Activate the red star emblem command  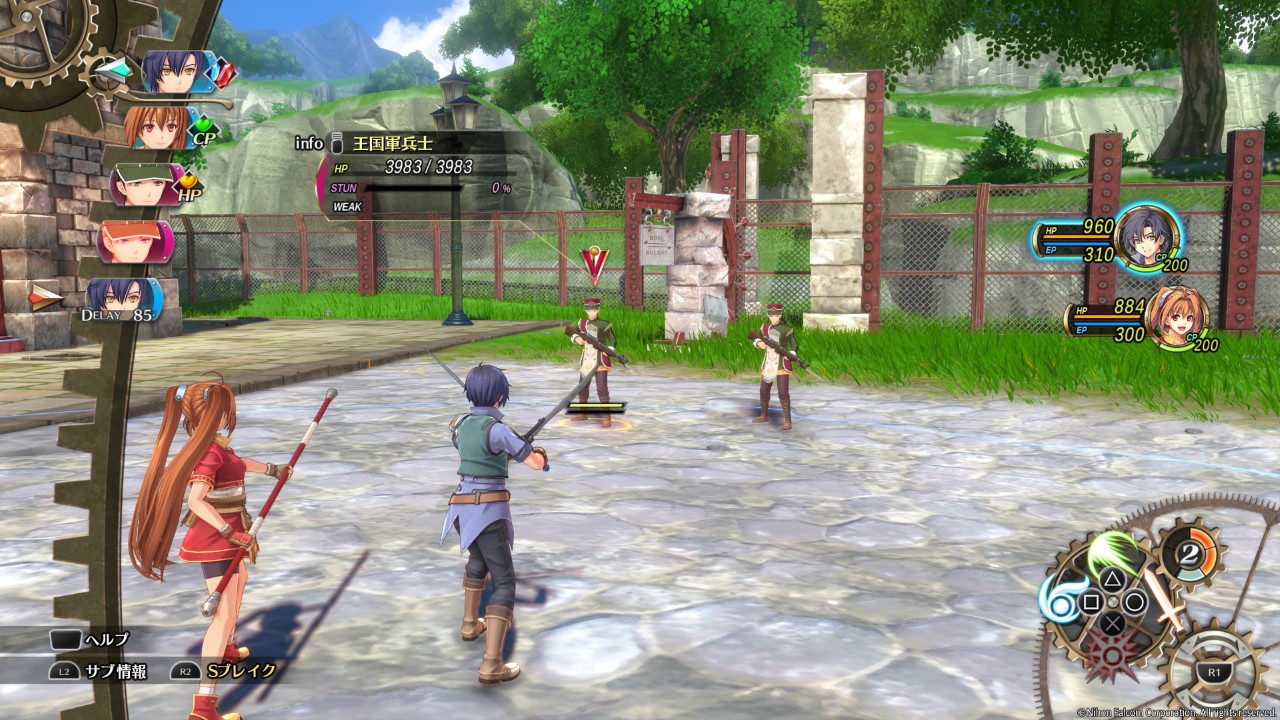(x=1110, y=655)
